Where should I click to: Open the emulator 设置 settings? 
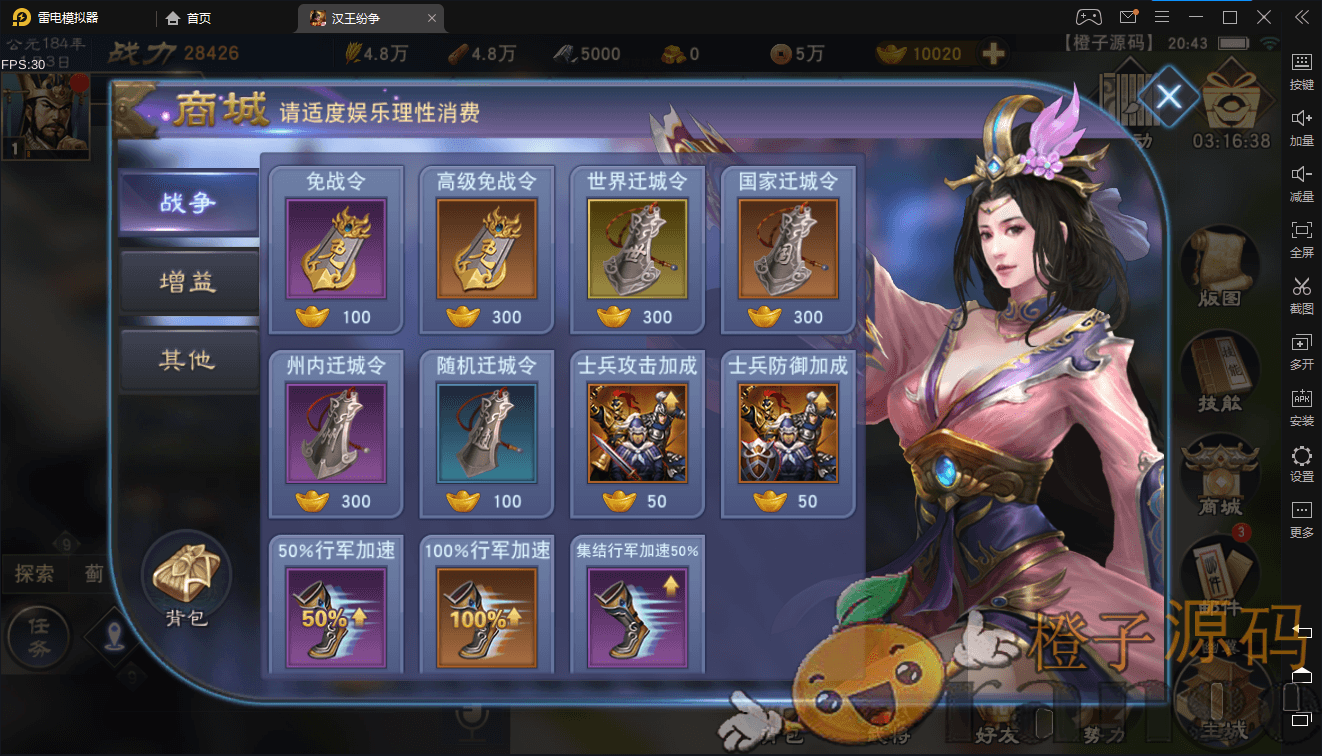[1301, 463]
